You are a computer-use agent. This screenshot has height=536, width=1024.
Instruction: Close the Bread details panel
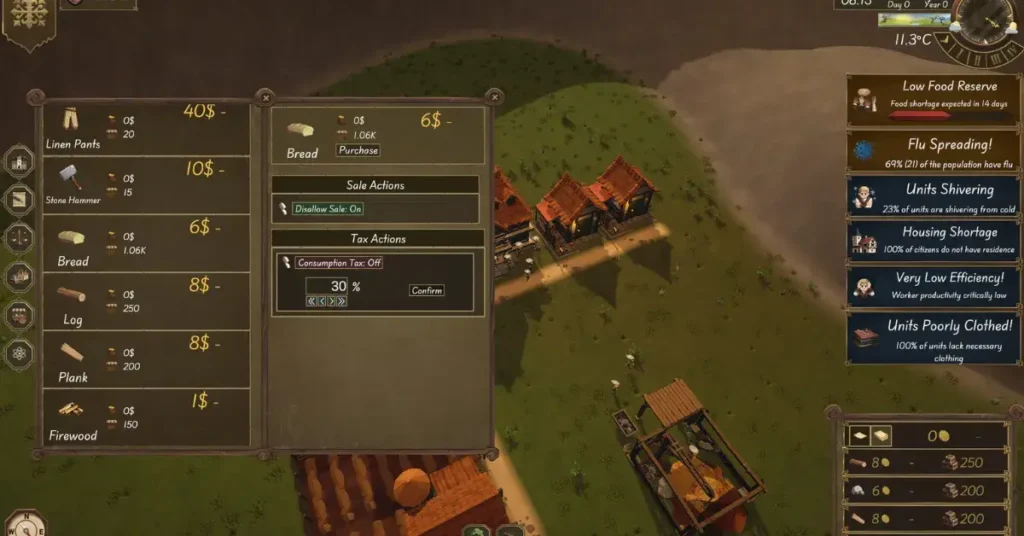point(494,97)
